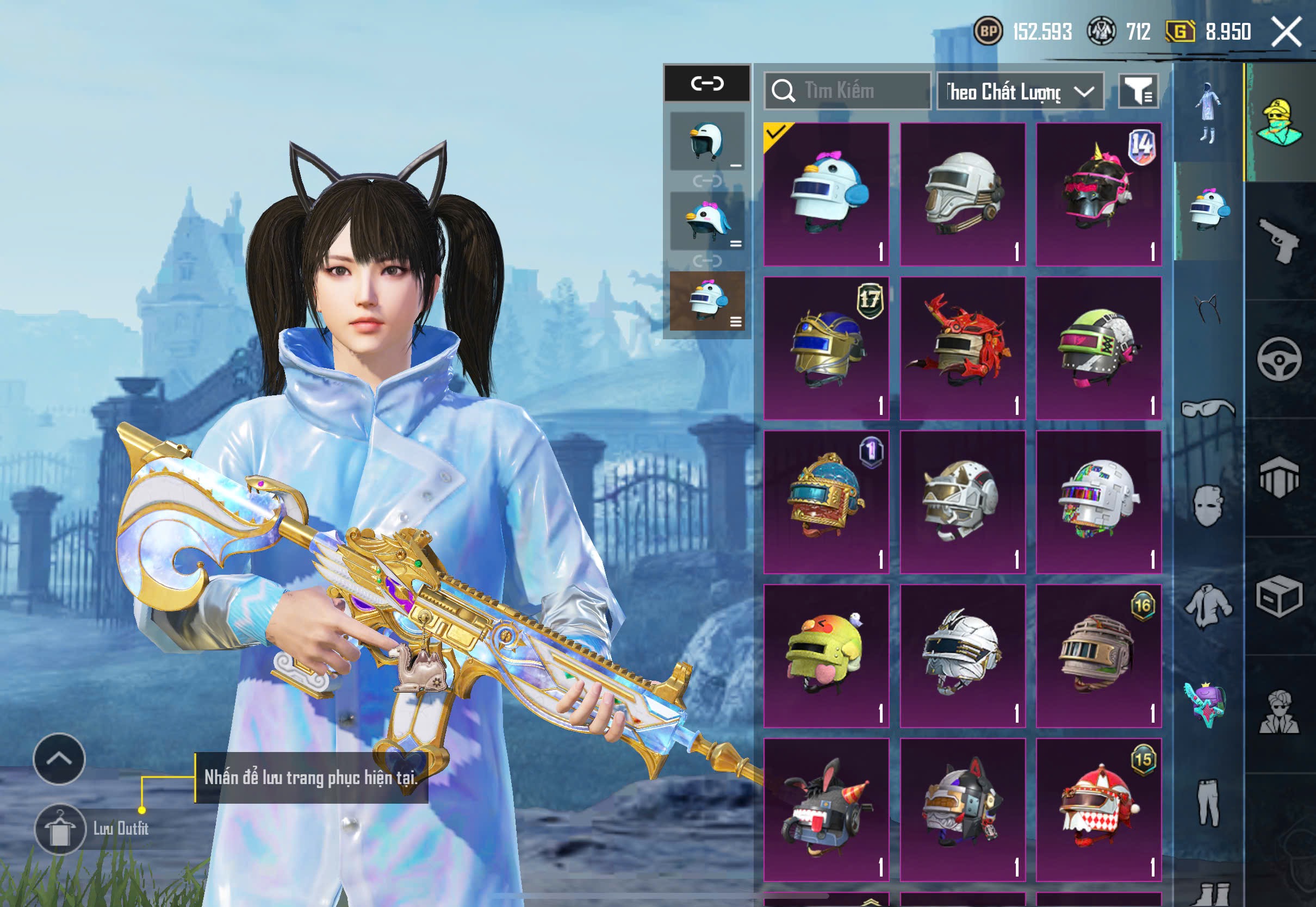Open the filter funnel button
The width and height of the screenshot is (1316, 907).
[x=1138, y=91]
